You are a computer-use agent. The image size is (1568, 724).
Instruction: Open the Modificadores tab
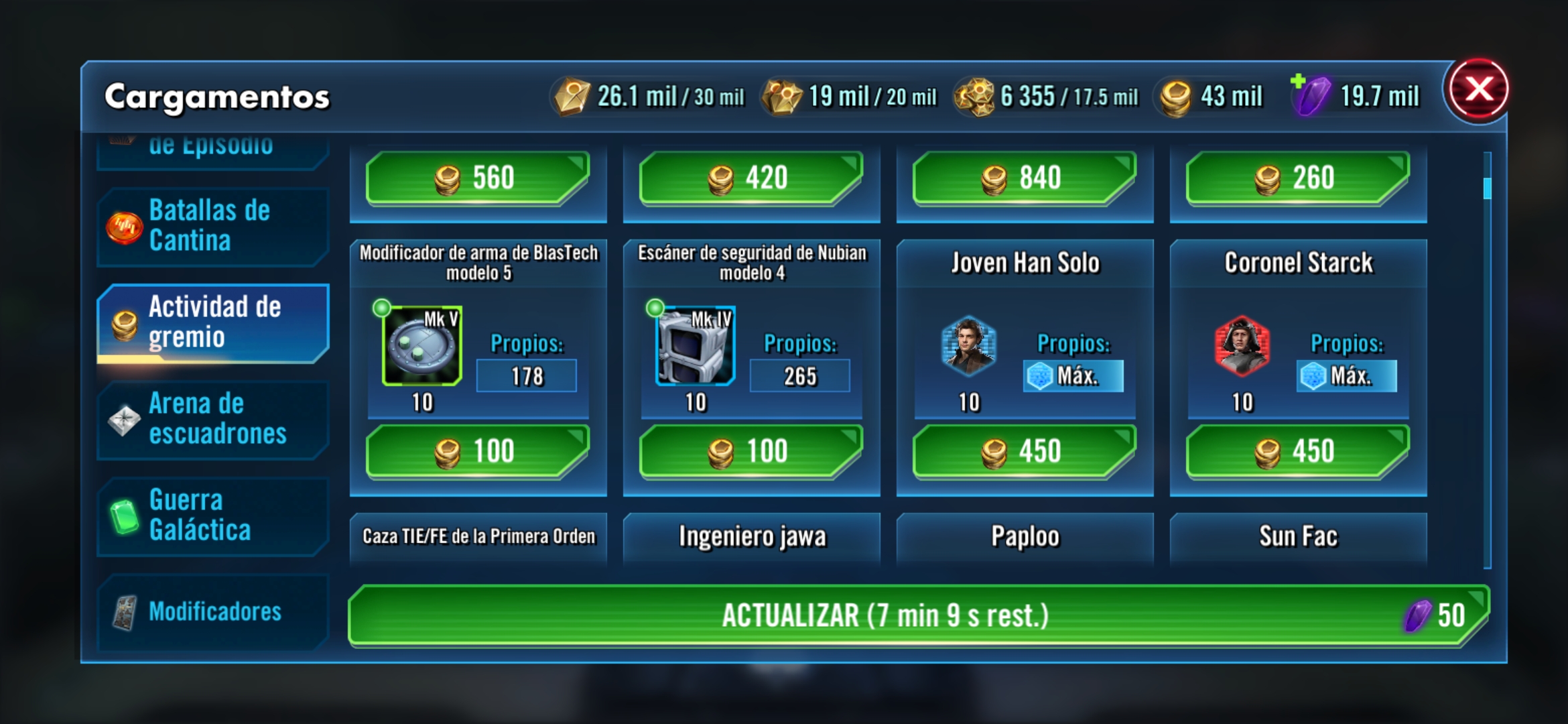(212, 612)
